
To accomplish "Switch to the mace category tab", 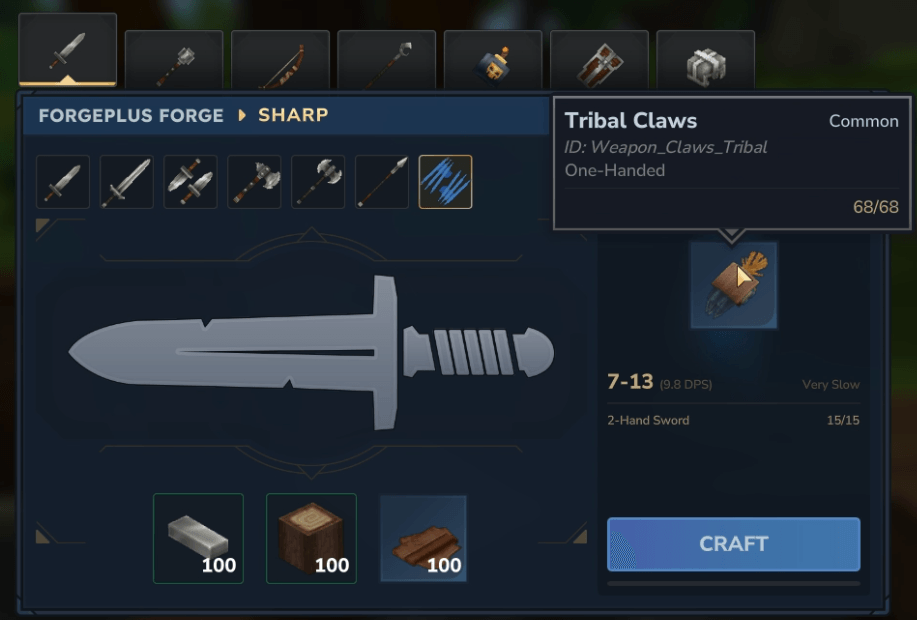I will coord(174,60).
